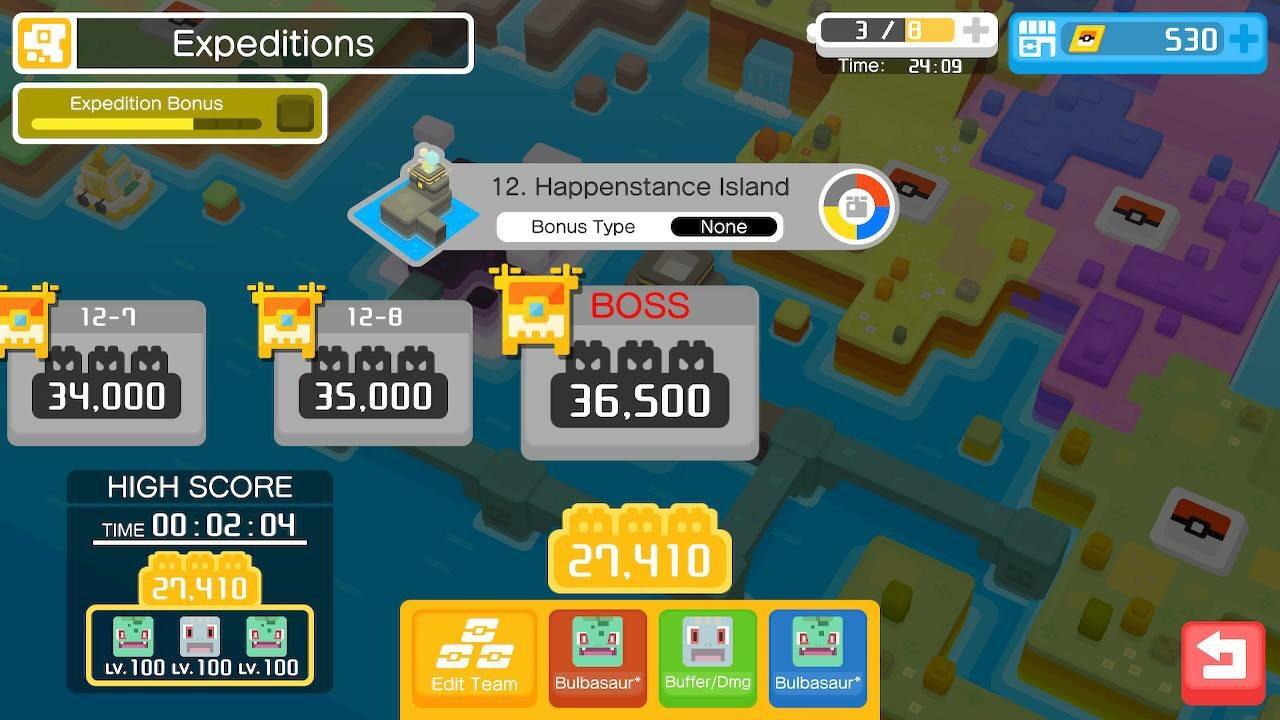Select the blue Bulbasaur* team member icon
Screen dimensions: 1280x720
tap(818, 655)
